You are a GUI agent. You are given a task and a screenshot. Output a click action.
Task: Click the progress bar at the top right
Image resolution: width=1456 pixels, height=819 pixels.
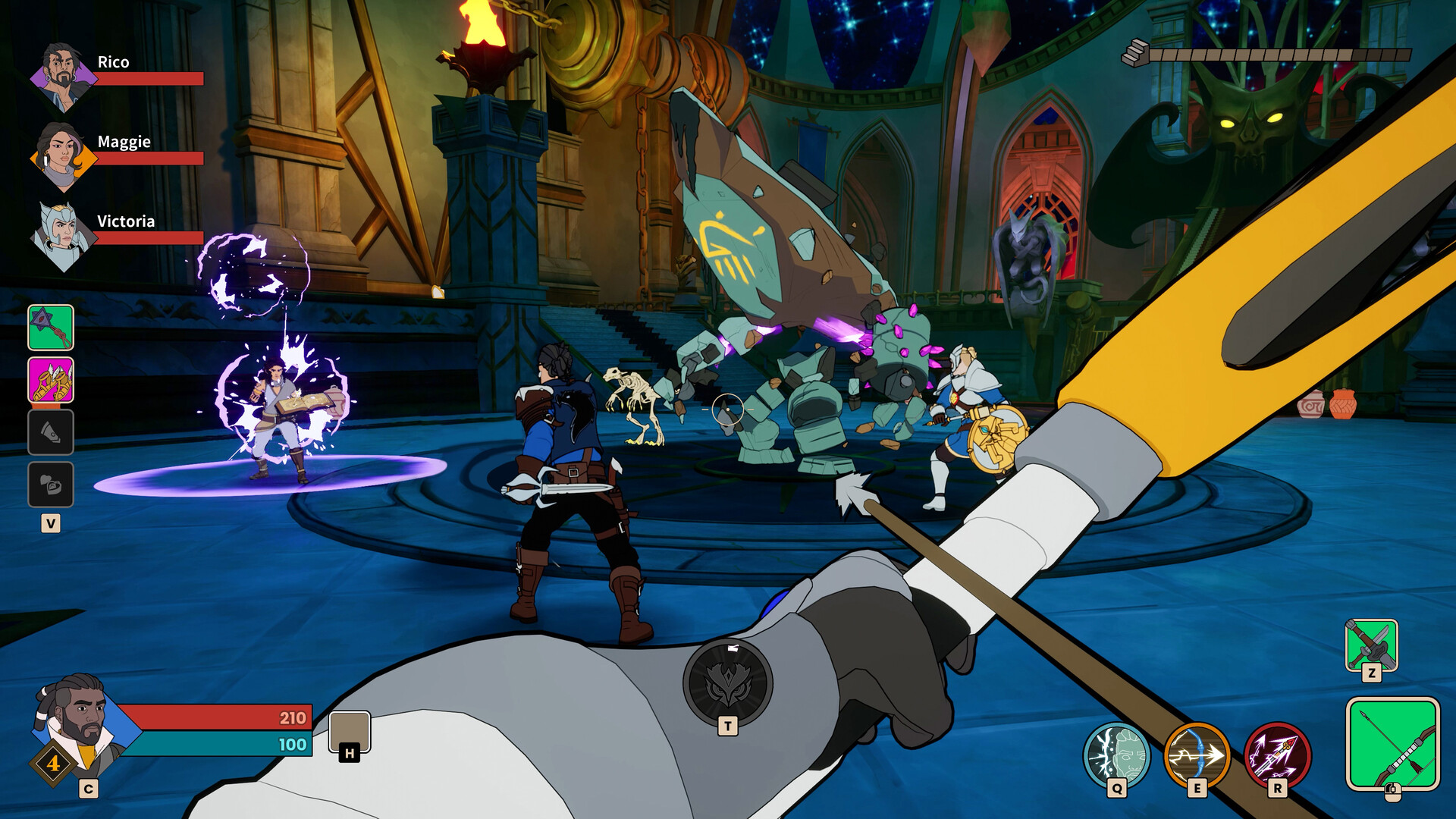(x=1282, y=53)
